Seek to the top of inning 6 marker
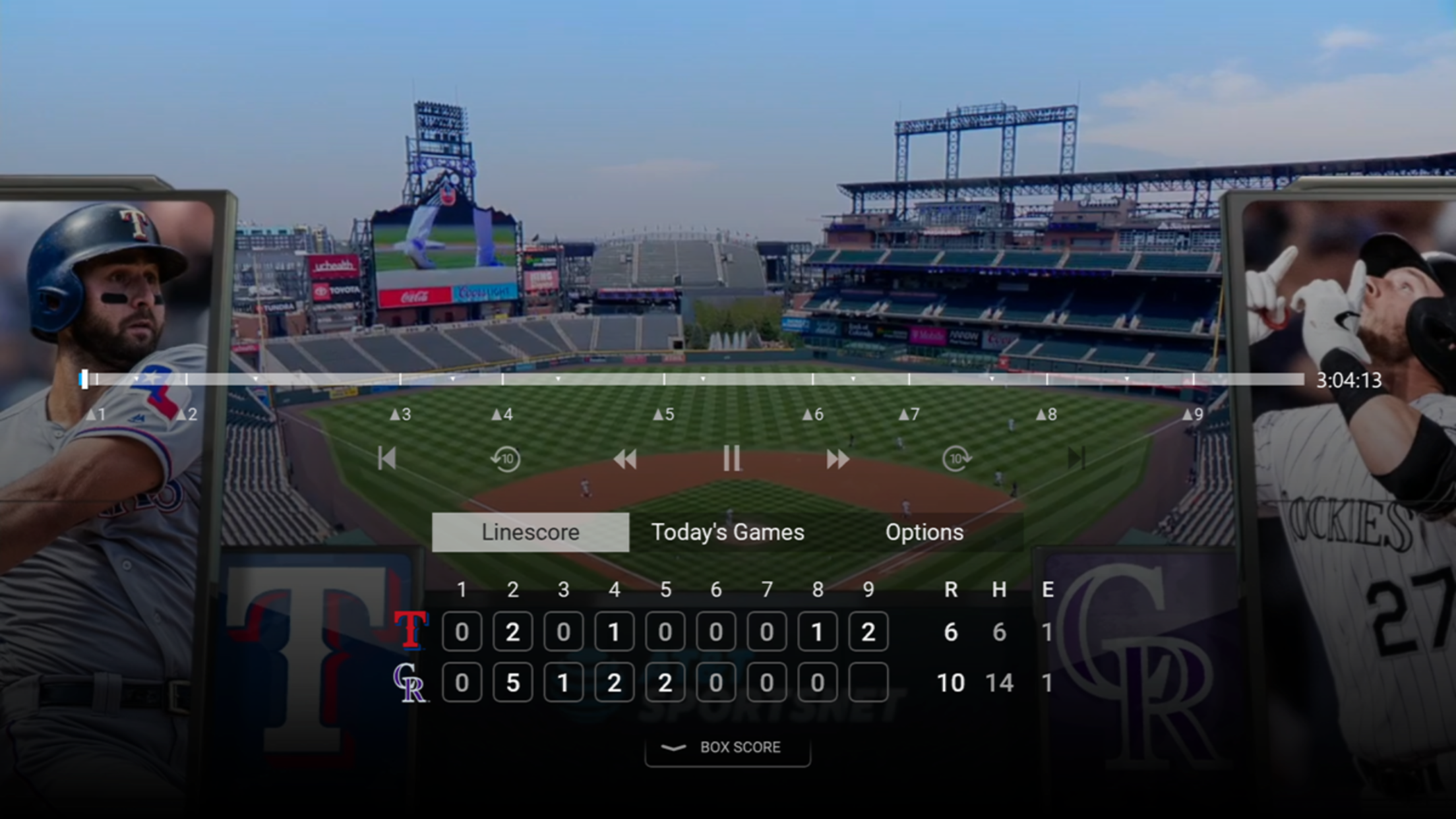The image size is (1456, 819). click(x=813, y=414)
